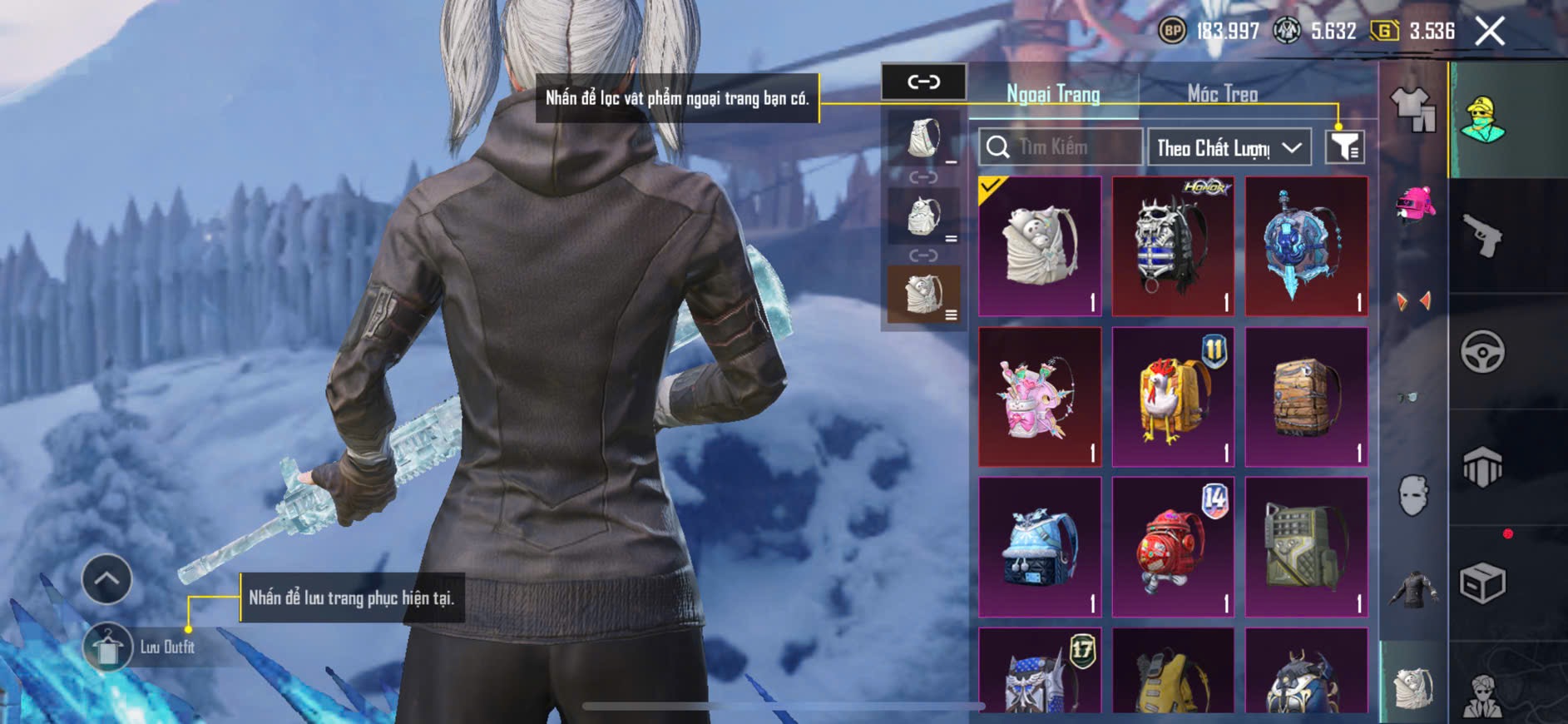Click the up-arrow collapse button
Image resolution: width=1568 pixels, height=724 pixels.
106,578
